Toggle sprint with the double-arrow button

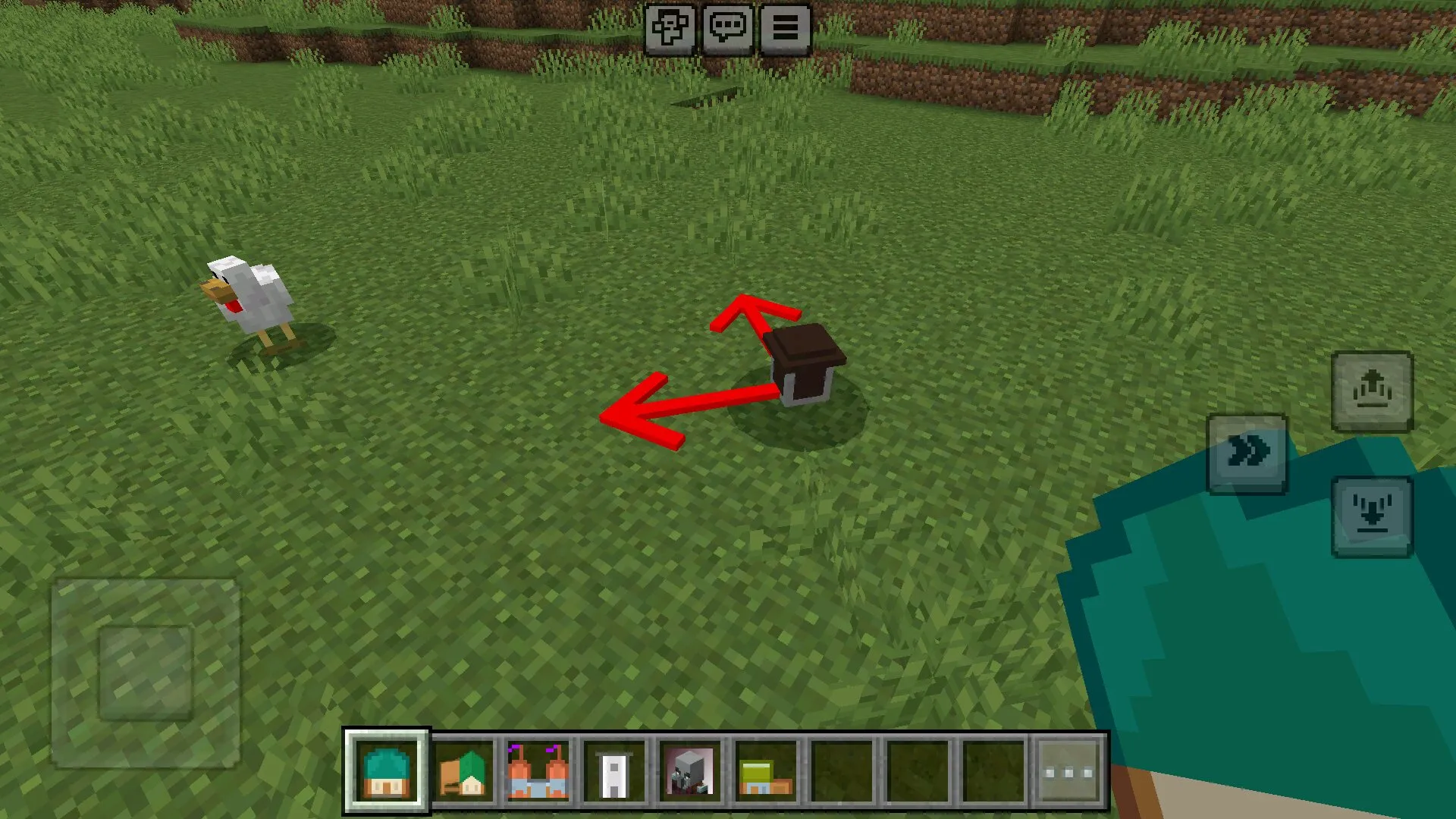[x=1247, y=453]
